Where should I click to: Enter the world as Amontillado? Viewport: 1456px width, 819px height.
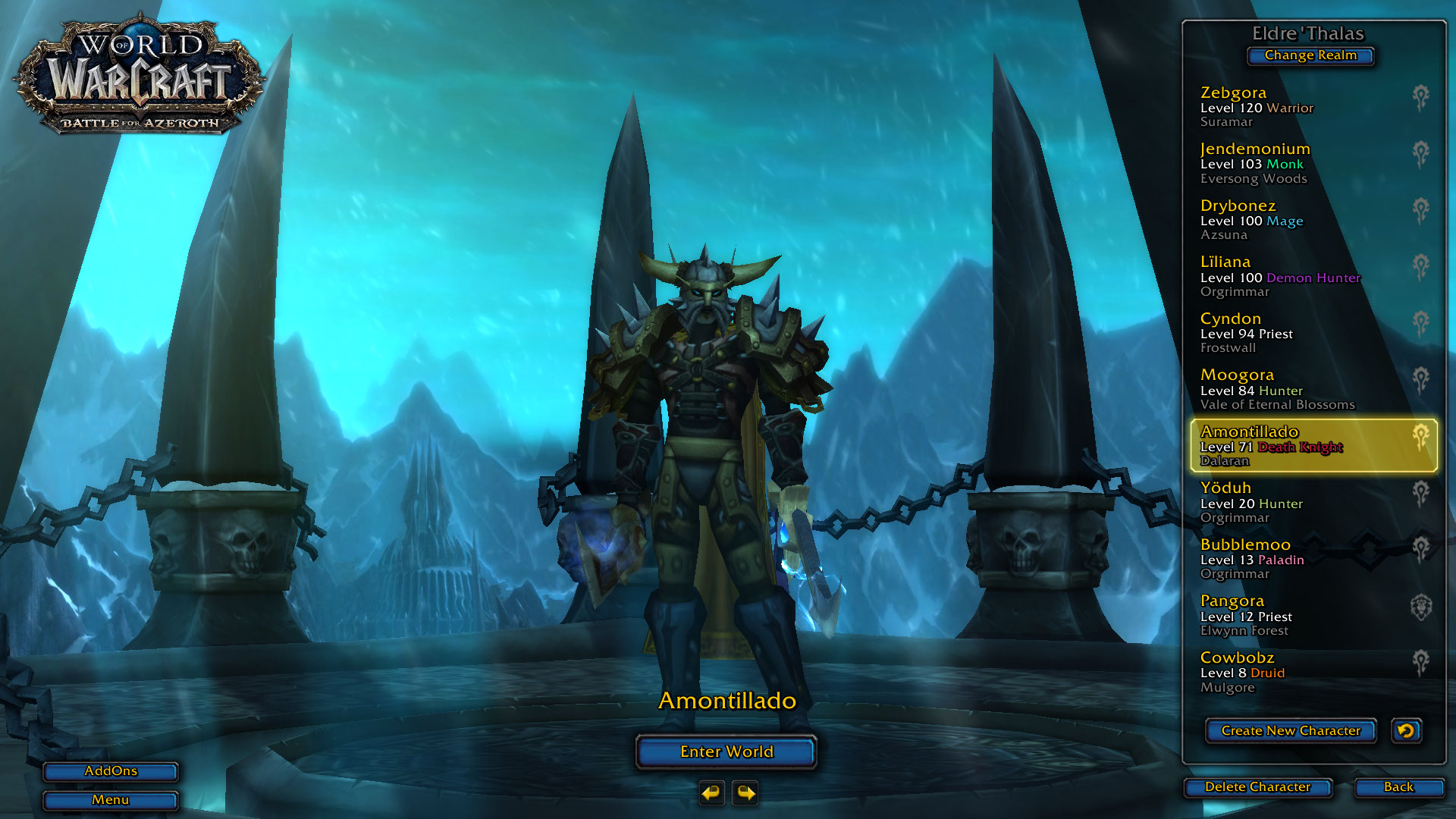click(x=726, y=752)
